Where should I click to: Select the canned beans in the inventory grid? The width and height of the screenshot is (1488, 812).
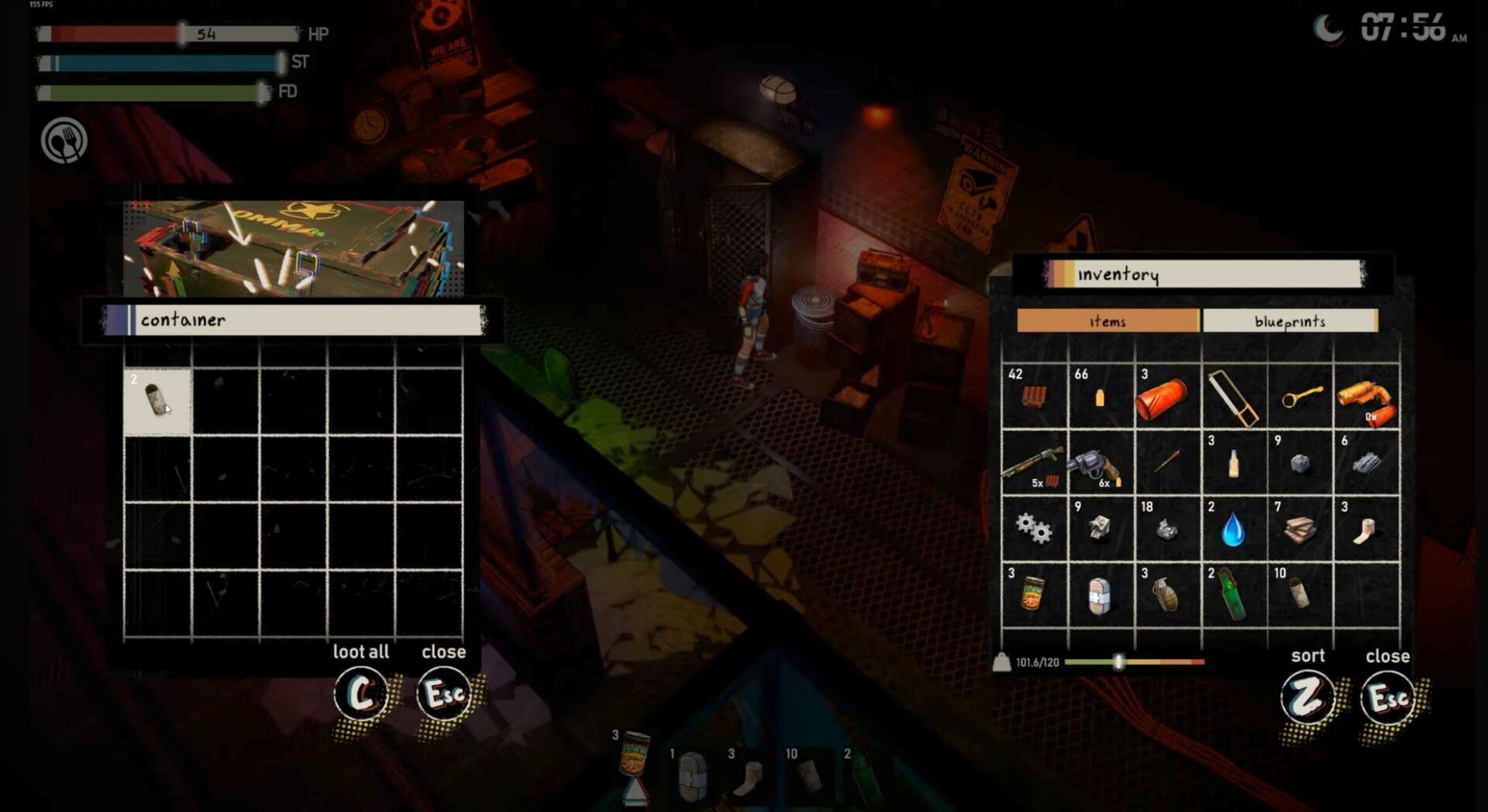1035,596
